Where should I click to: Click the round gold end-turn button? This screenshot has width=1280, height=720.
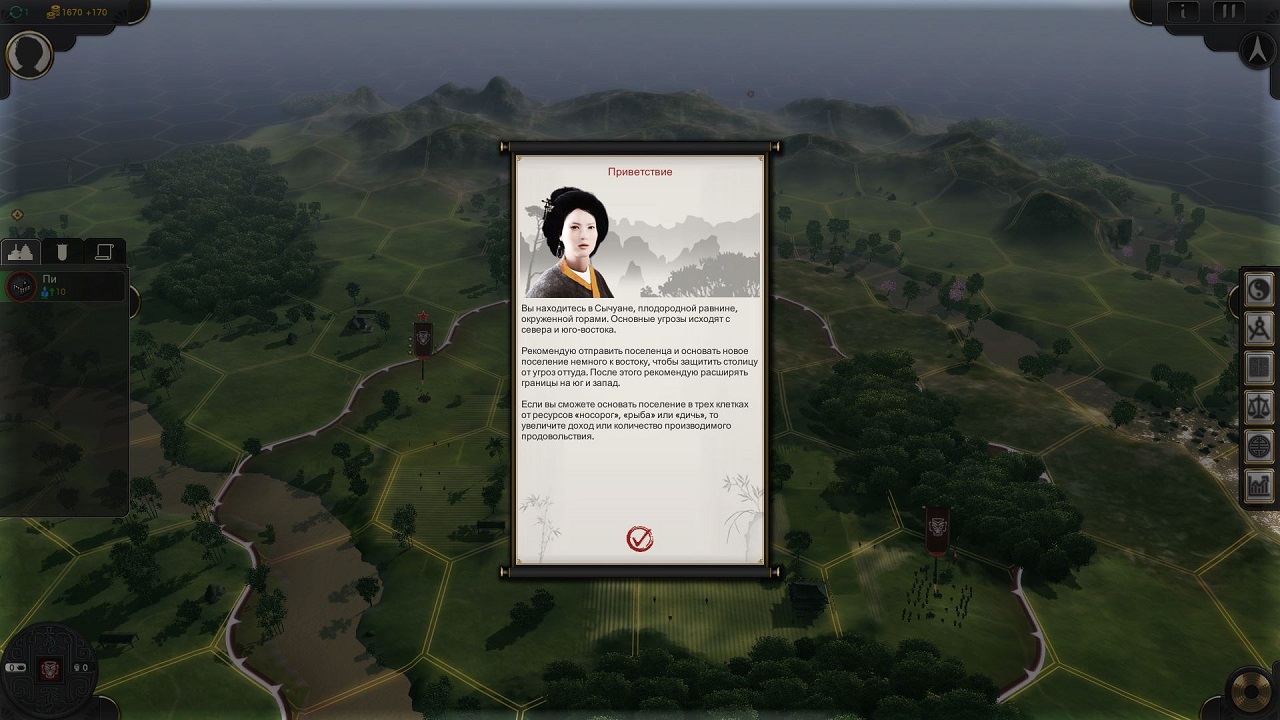click(1254, 692)
